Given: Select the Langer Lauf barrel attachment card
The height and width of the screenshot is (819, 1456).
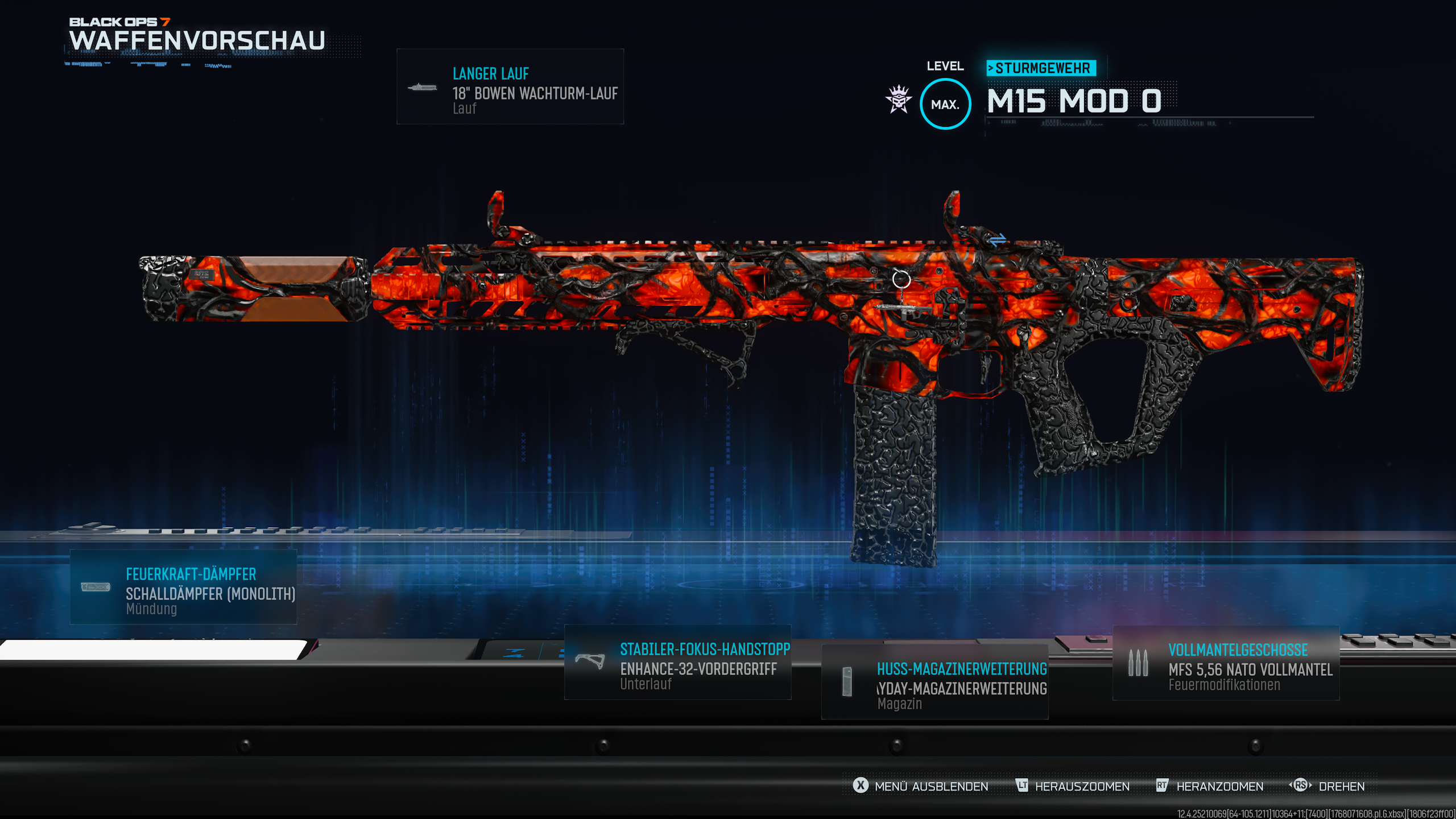Looking at the screenshot, I should 510,86.
